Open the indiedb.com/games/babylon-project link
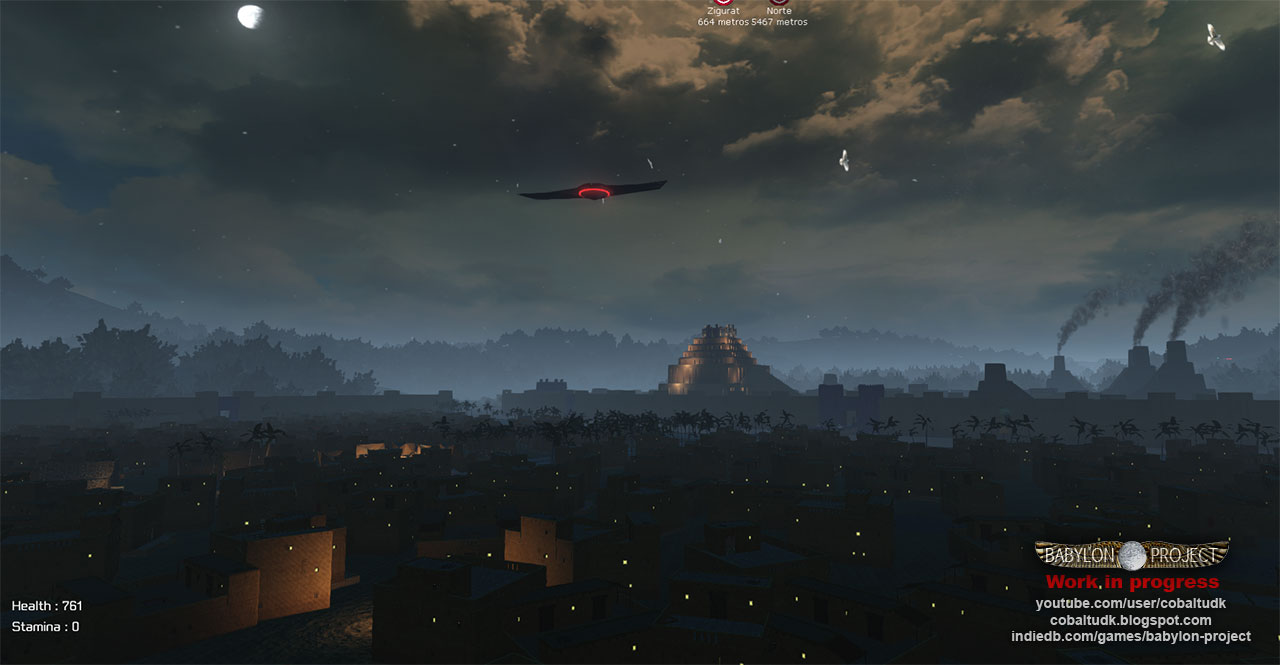The width and height of the screenshot is (1280, 665). (x=1130, y=637)
